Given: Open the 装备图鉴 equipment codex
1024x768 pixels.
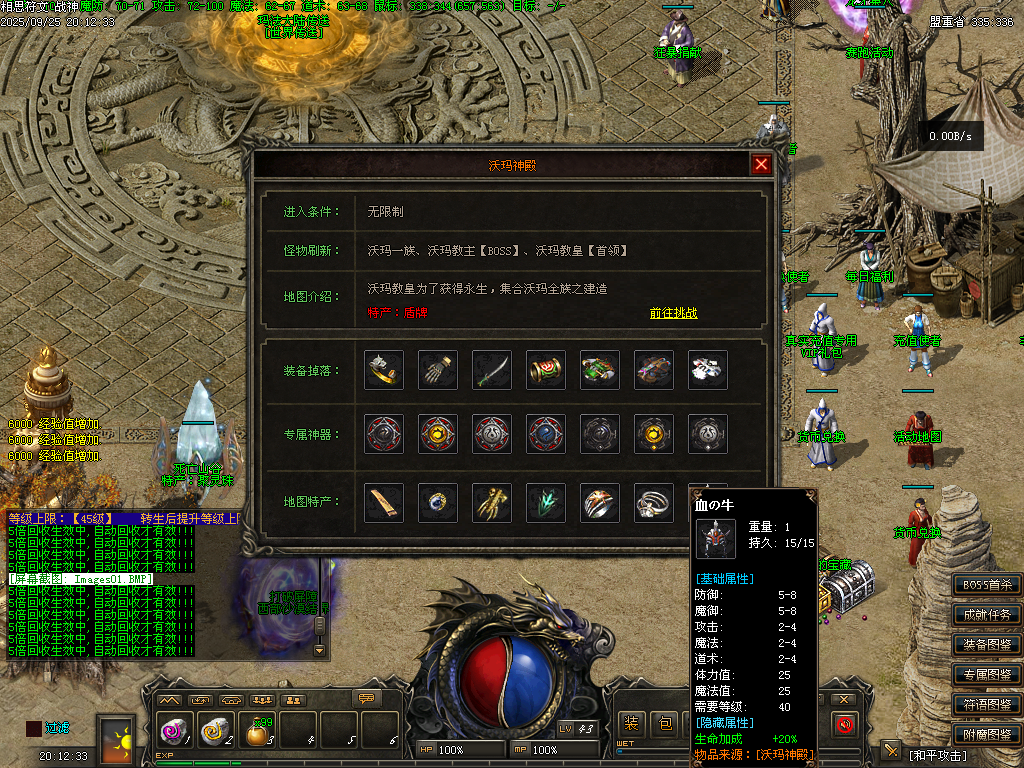Looking at the screenshot, I should 987,645.
